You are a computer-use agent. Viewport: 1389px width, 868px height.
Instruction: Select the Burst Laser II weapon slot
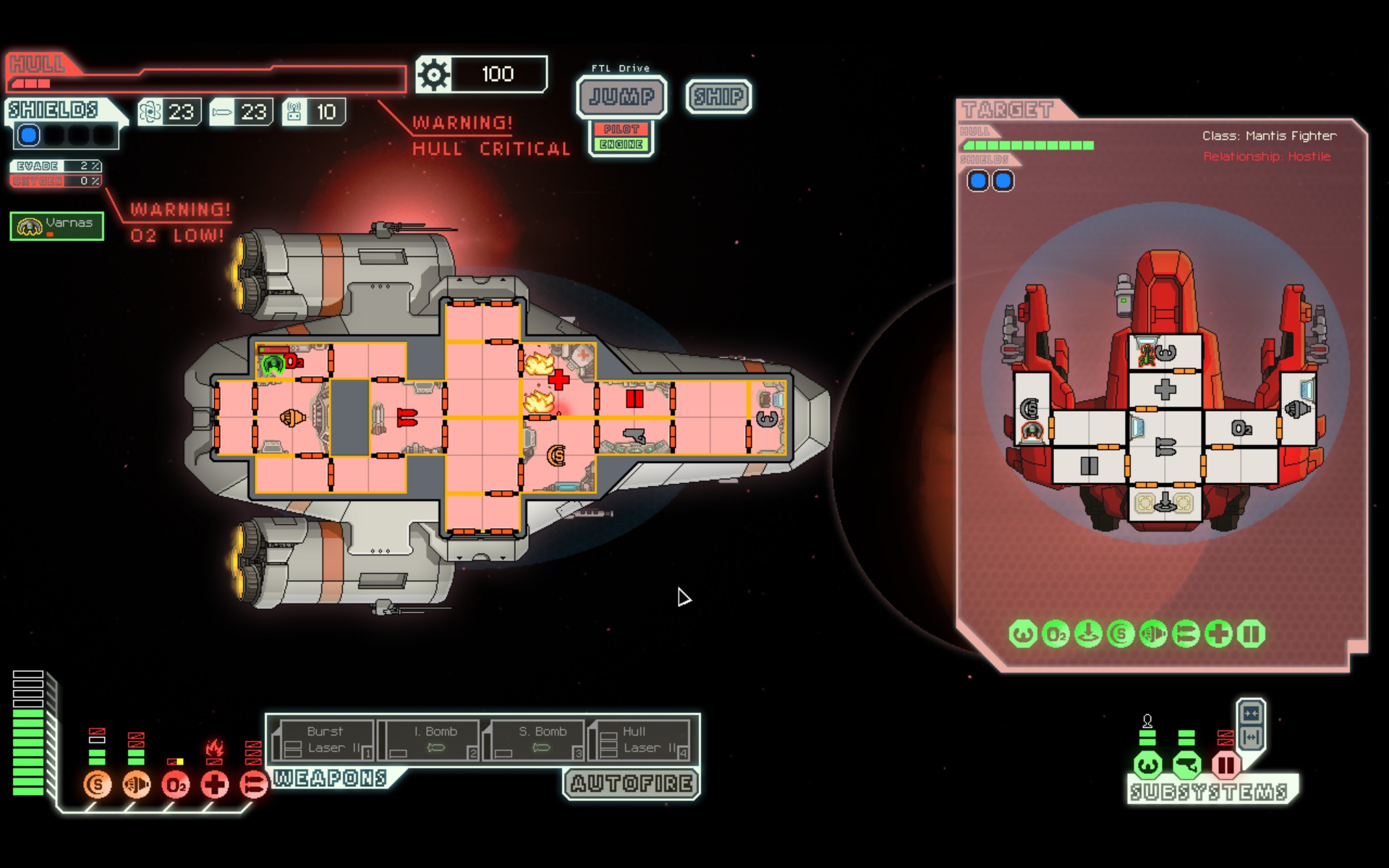pos(326,740)
